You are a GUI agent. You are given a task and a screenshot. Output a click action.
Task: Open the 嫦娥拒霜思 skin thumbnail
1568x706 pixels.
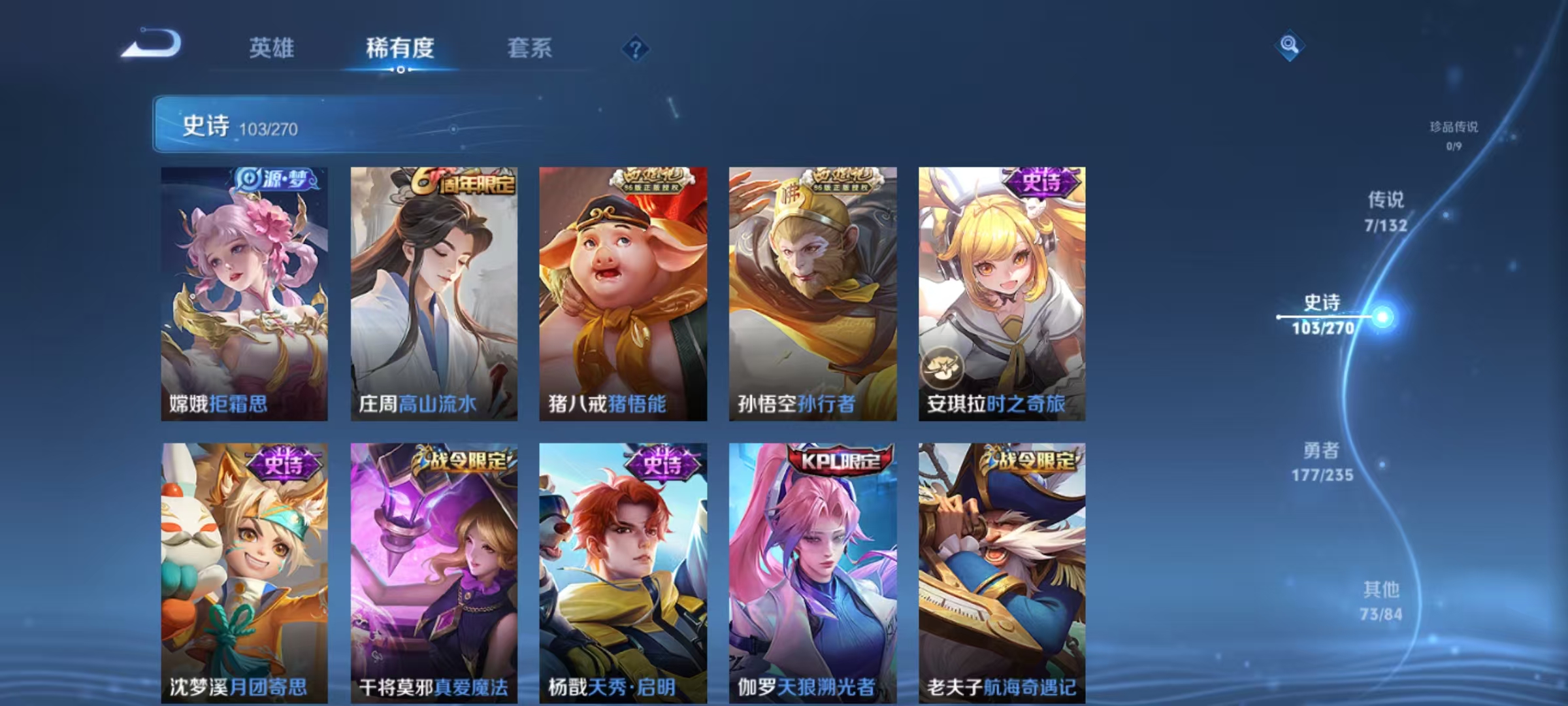(x=245, y=288)
